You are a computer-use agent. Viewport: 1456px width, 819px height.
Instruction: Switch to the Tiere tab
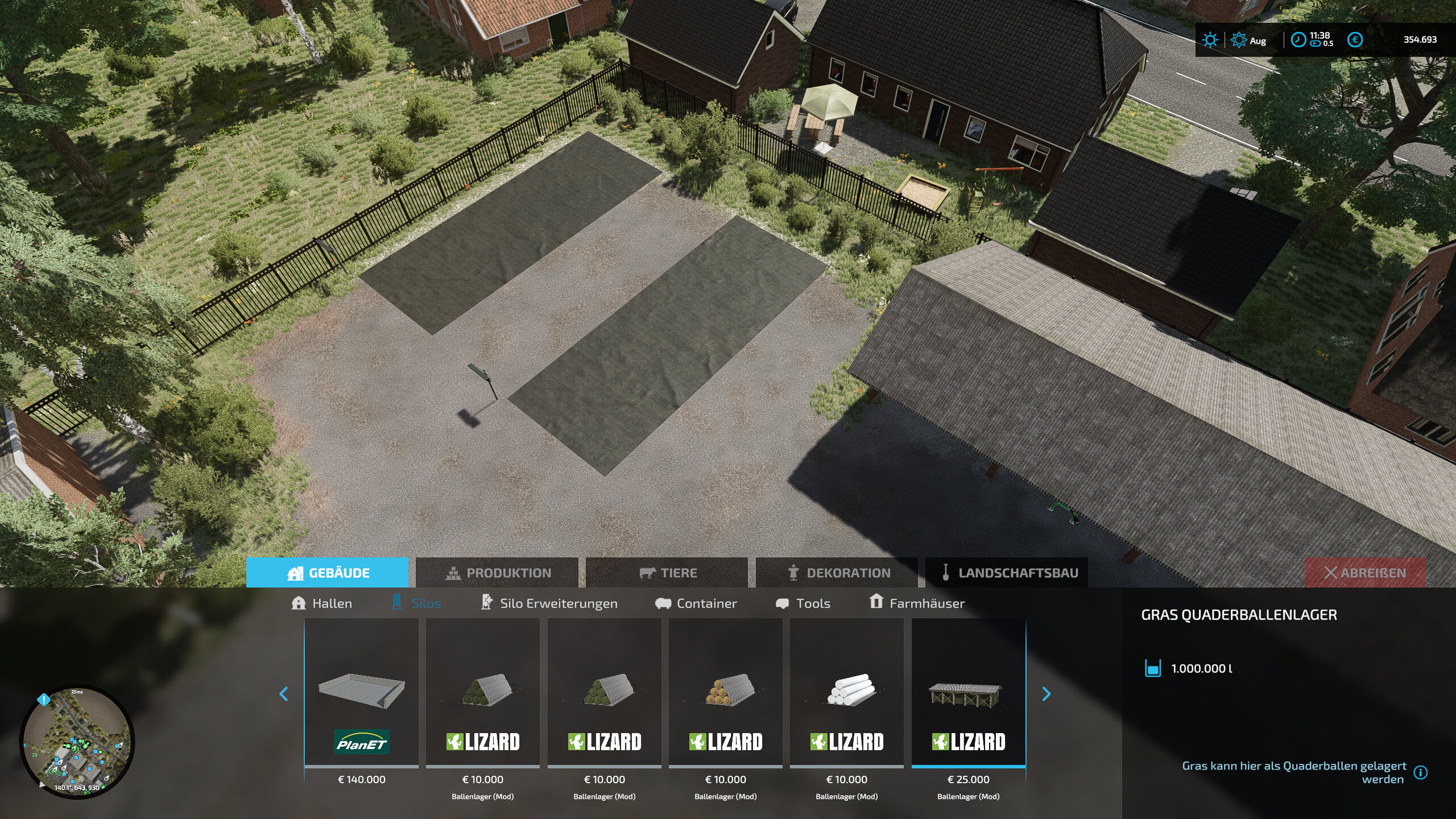668,573
